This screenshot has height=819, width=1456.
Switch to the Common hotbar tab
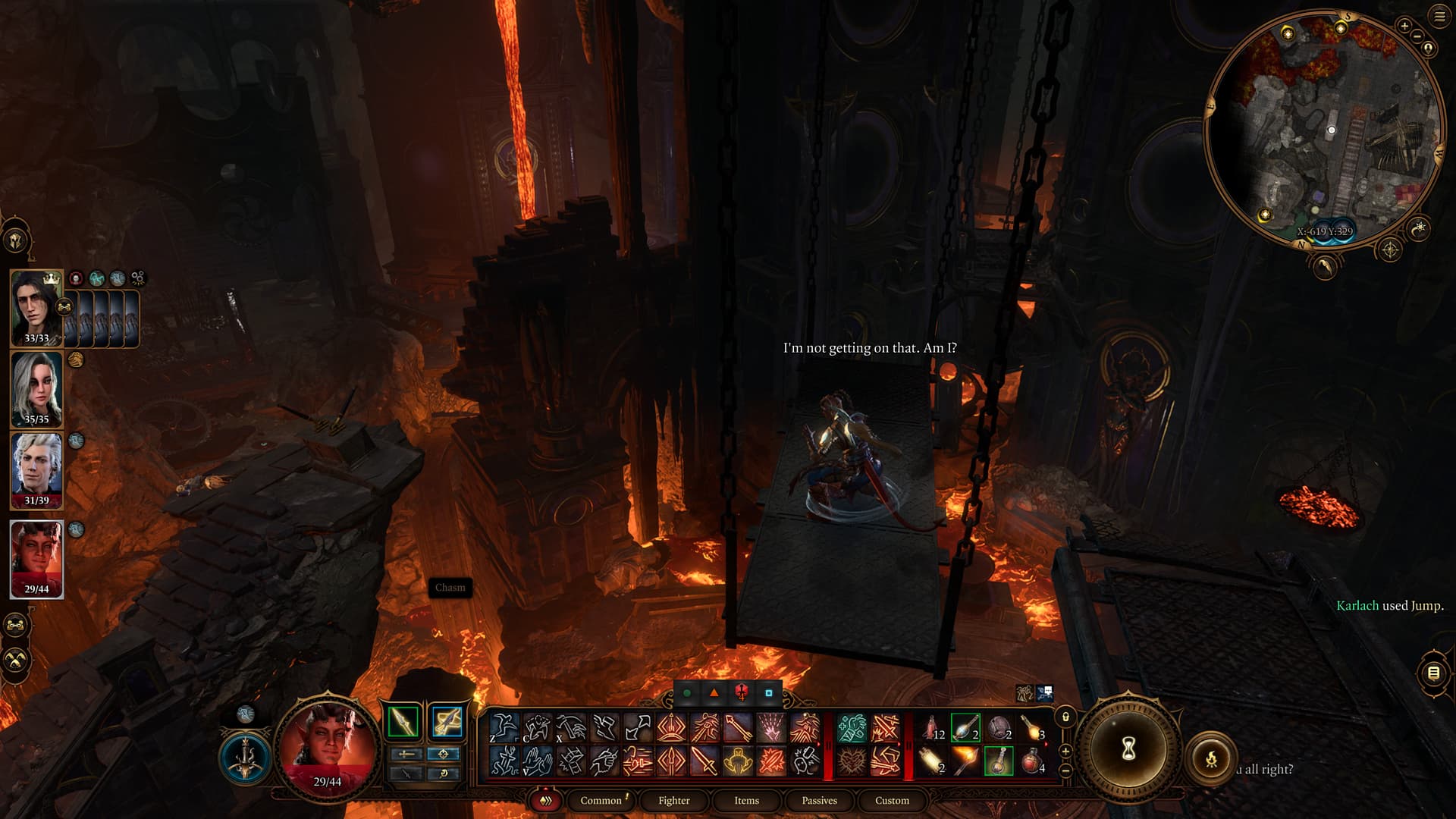click(x=601, y=800)
